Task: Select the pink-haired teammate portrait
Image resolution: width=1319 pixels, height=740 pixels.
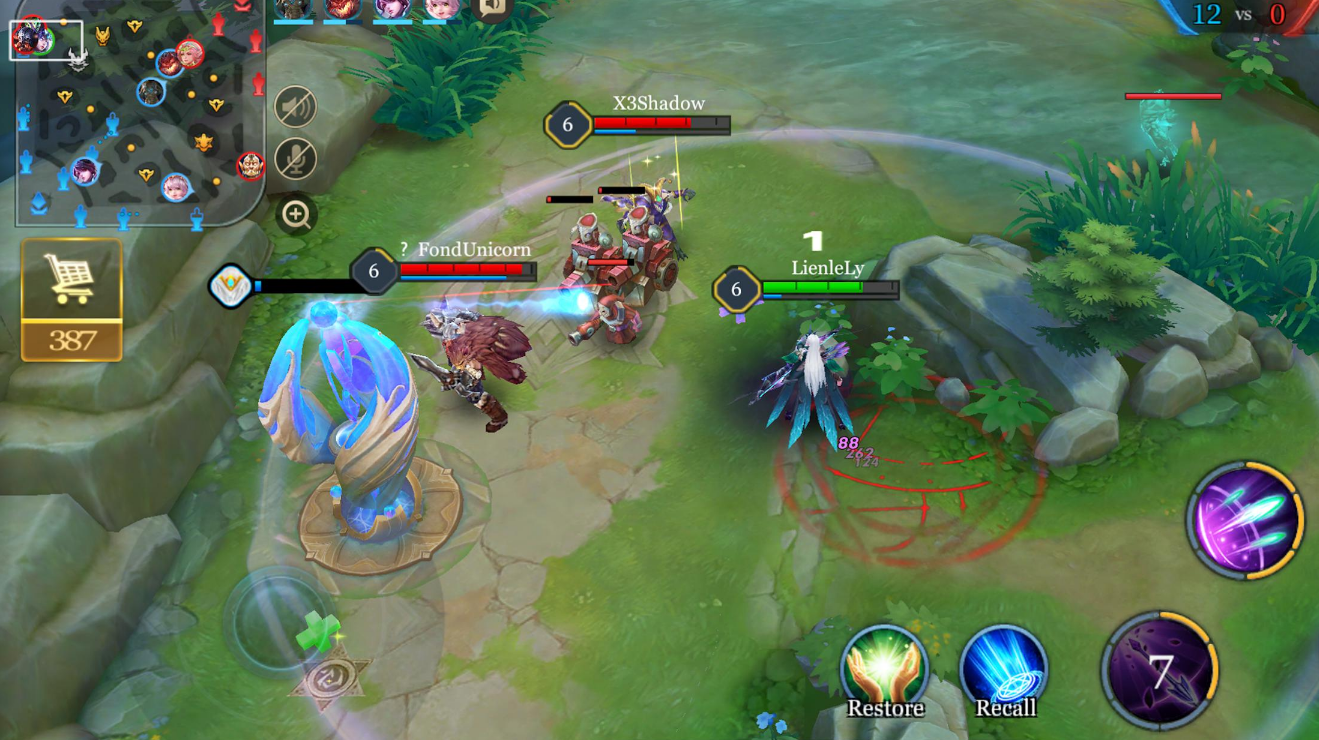Action: [442, 9]
